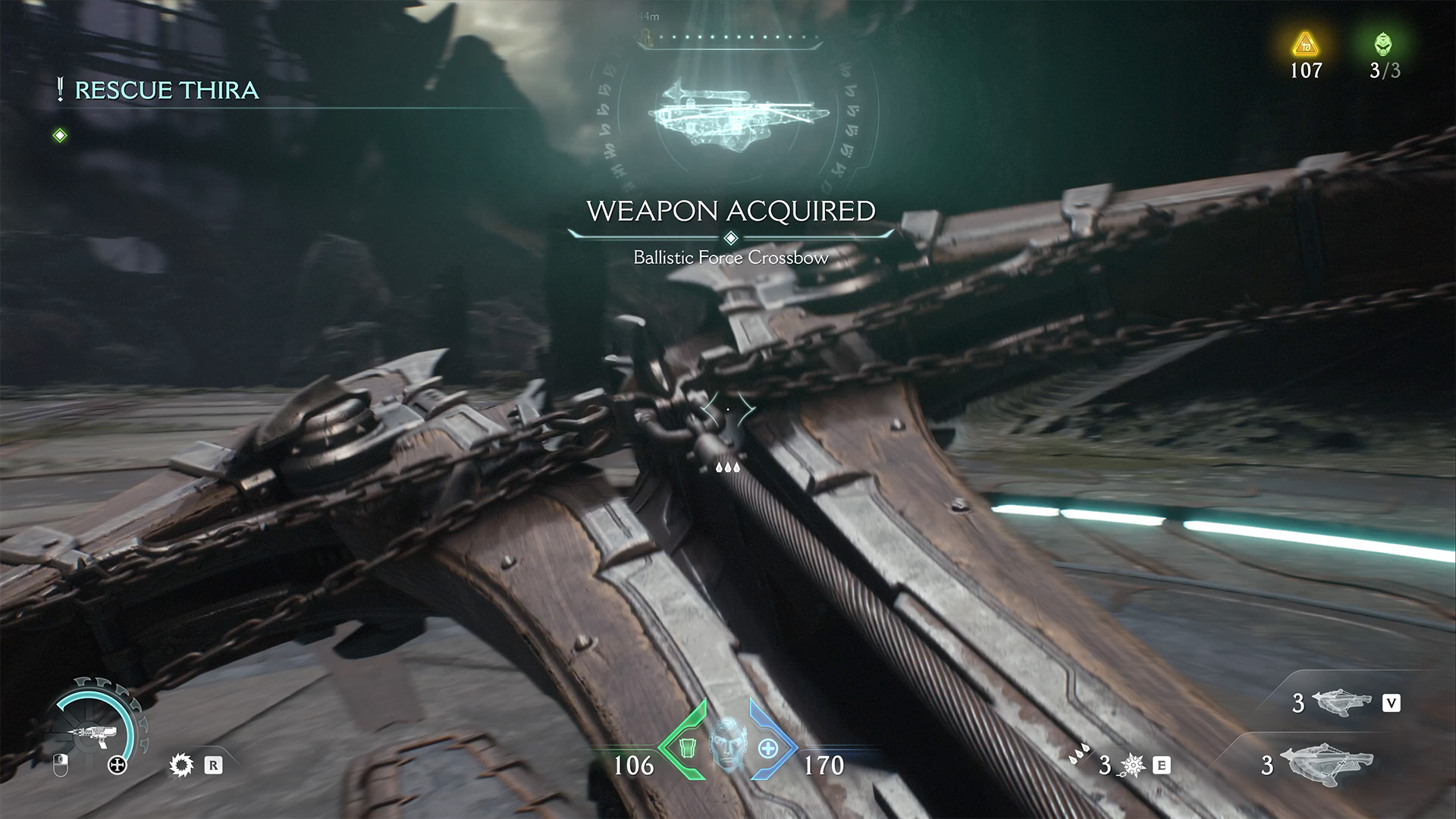
Task: Click the green extra lives helmet icon
Action: coord(1384,45)
